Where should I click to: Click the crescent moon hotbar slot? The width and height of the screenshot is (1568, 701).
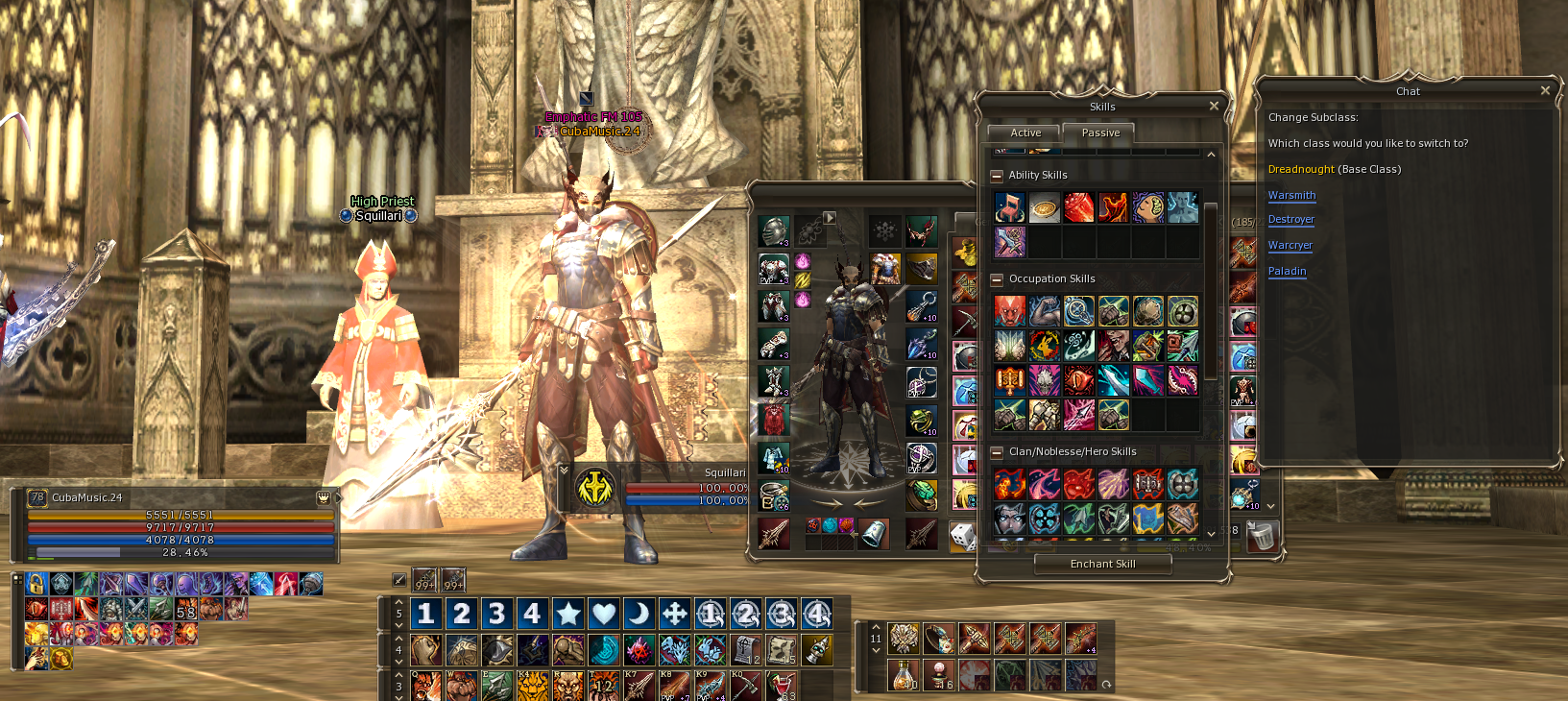(639, 614)
